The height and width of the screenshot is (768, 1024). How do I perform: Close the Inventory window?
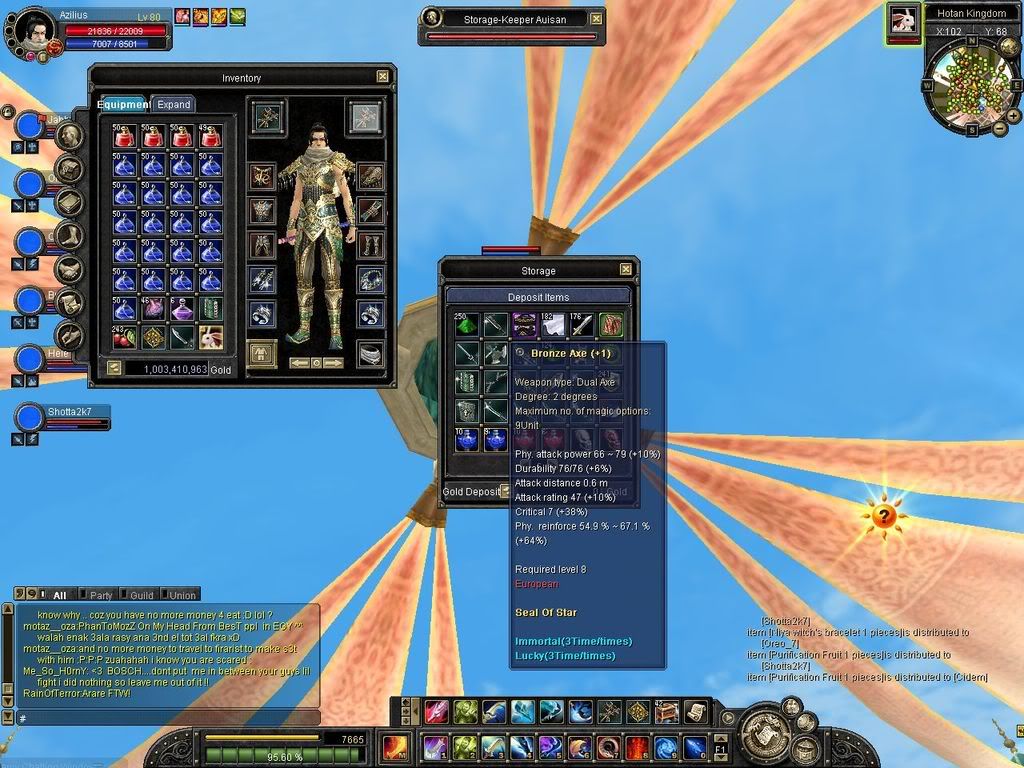coord(382,76)
